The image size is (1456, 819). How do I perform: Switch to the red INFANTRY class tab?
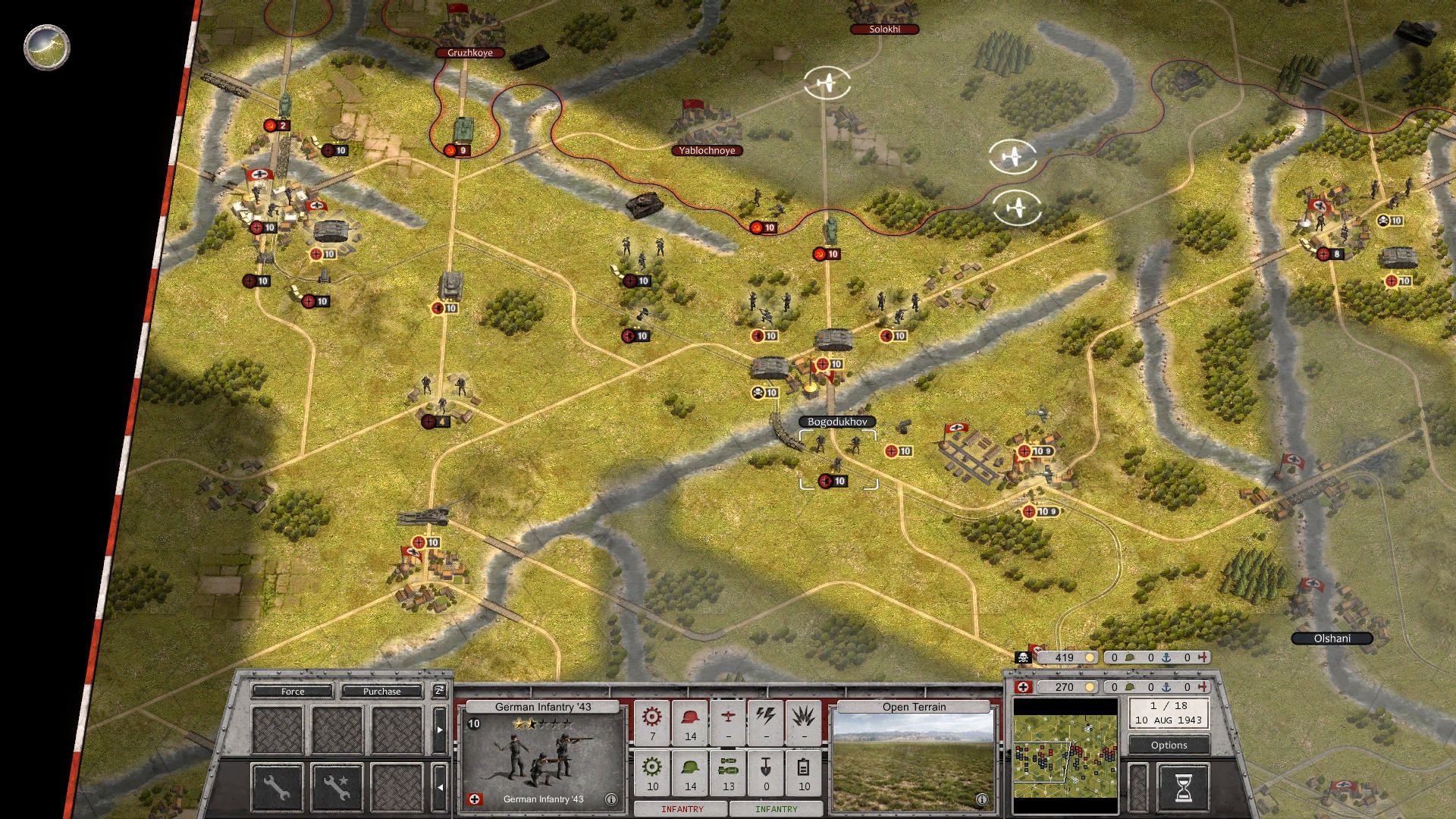pyautogui.click(x=682, y=808)
